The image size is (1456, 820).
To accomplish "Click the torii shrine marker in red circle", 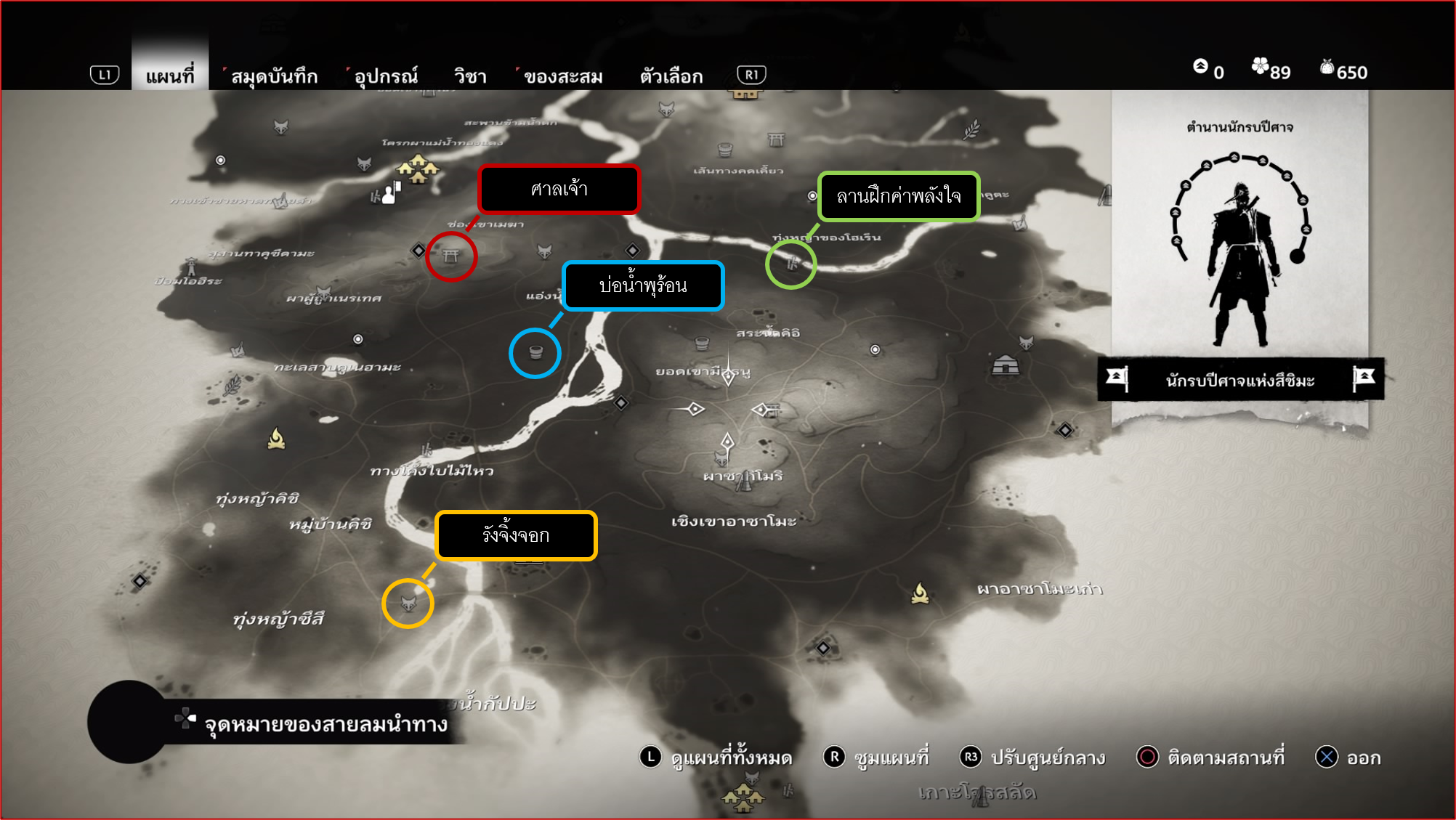I will 451,256.
